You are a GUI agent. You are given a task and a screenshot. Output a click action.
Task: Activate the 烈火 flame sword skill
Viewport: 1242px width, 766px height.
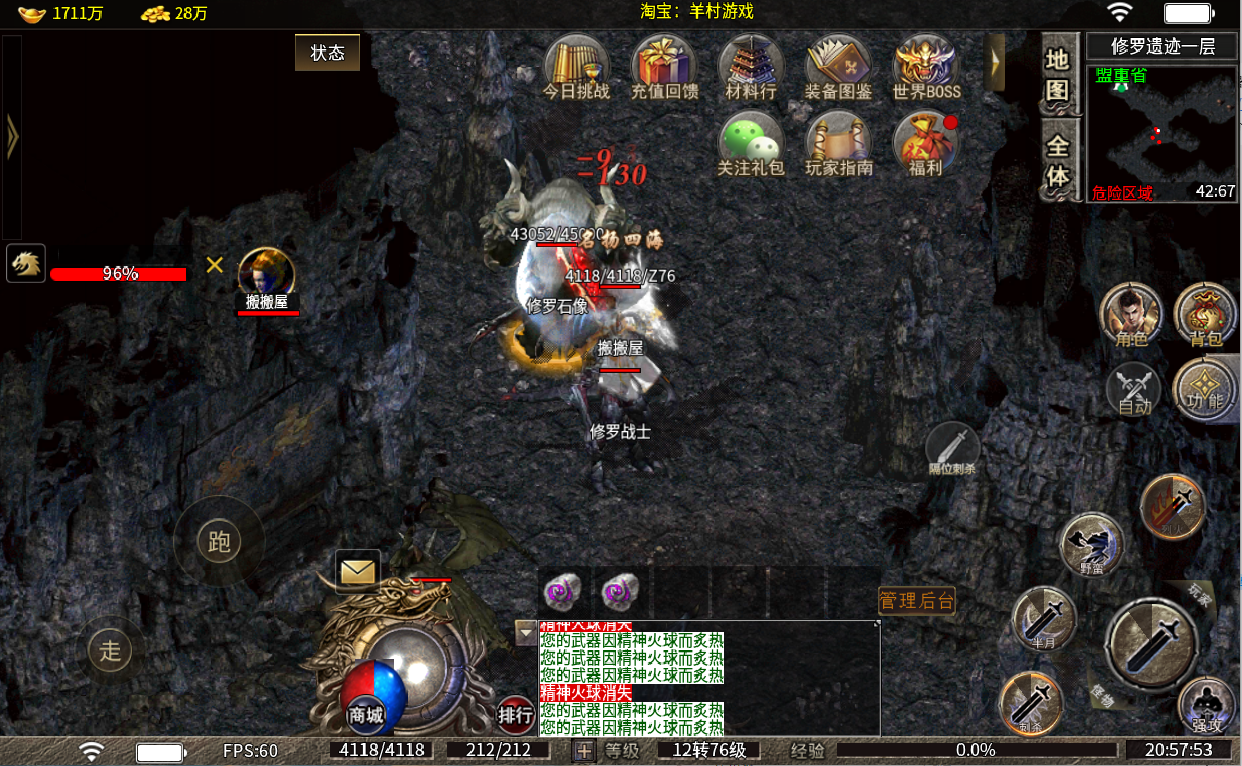coord(1172,506)
